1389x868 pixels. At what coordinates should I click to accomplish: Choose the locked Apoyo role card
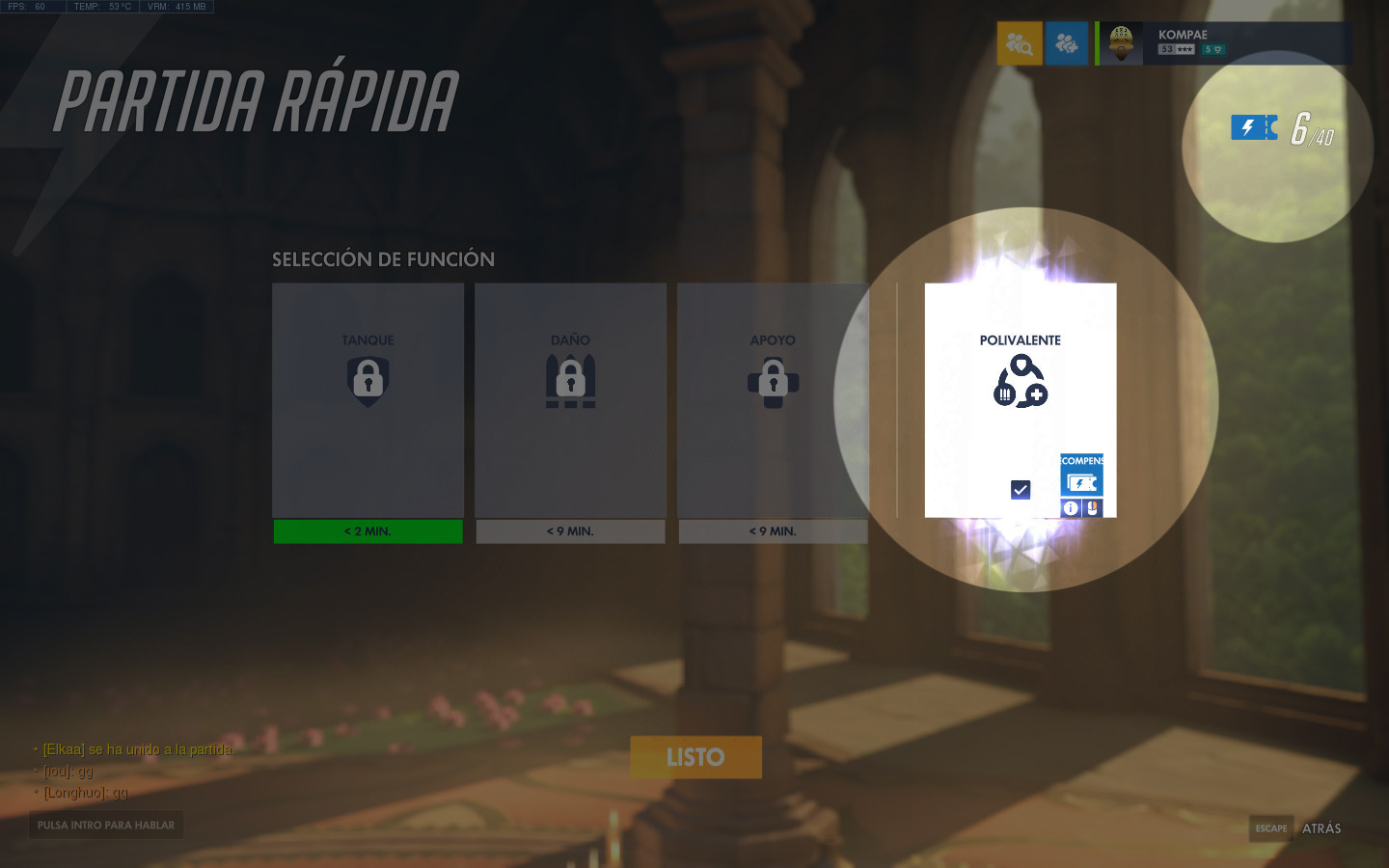[x=773, y=399]
